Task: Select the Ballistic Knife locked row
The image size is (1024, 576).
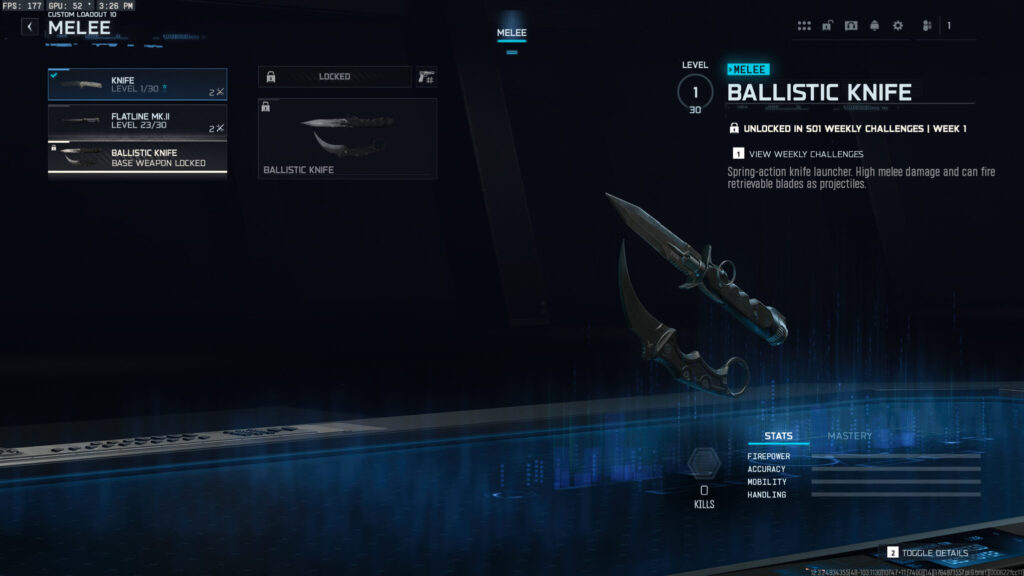Action: tap(137, 158)
